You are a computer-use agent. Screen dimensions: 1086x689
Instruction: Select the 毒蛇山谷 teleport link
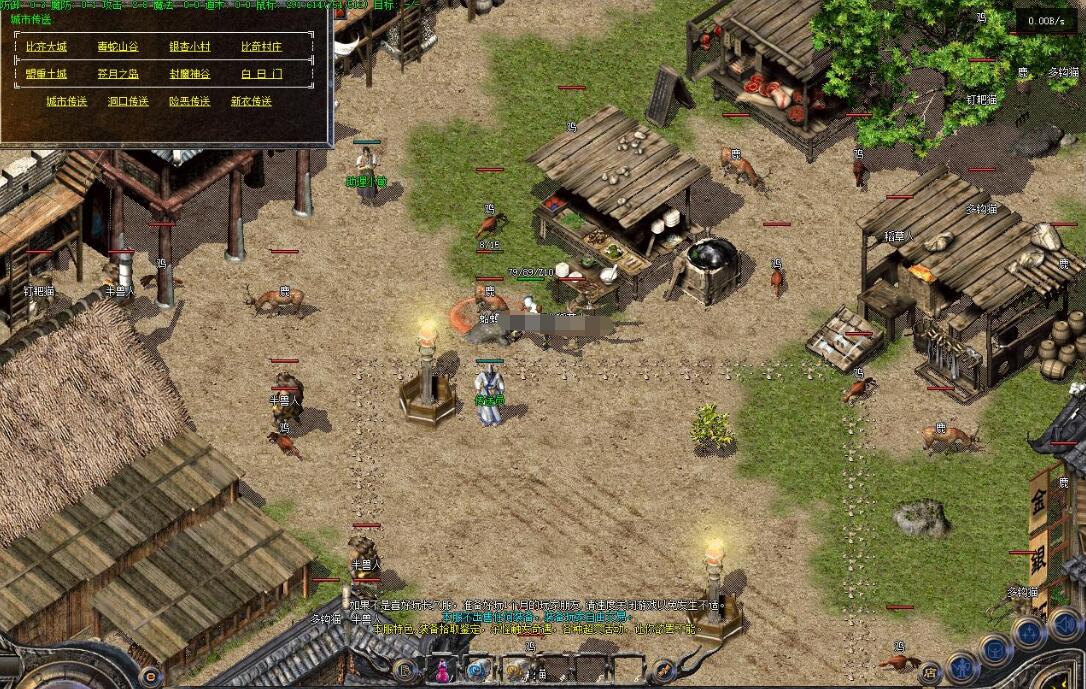click(x=118, y=47)
